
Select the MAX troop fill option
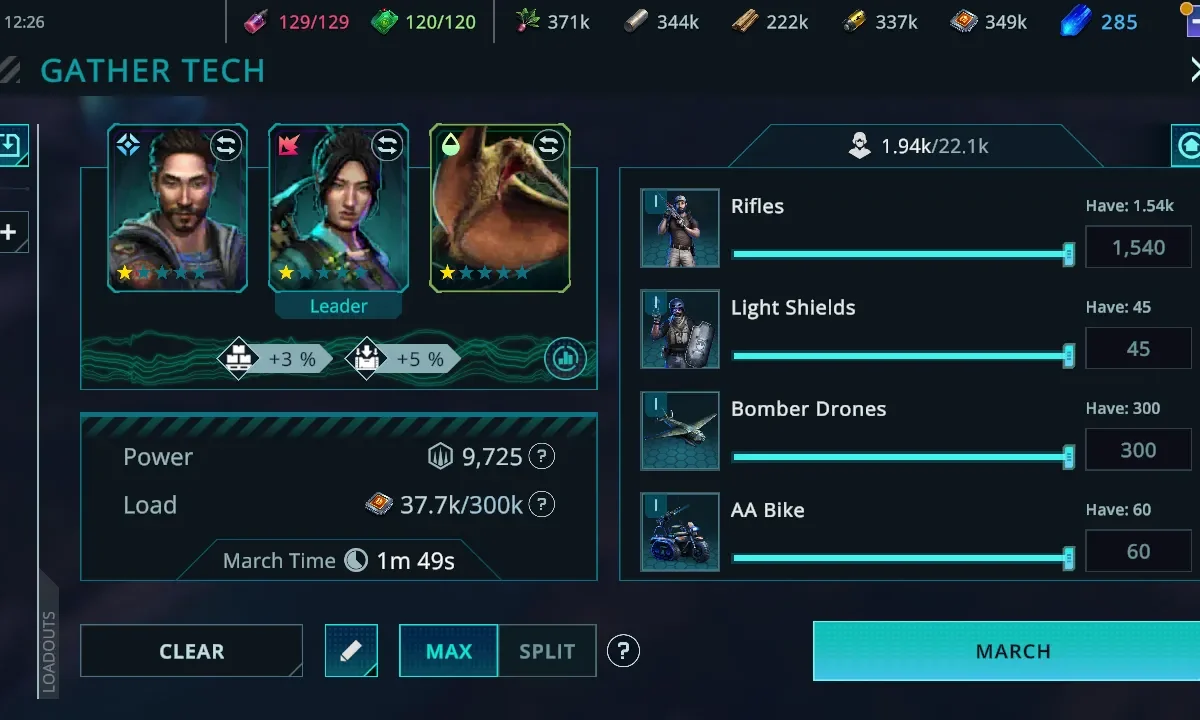448,651
